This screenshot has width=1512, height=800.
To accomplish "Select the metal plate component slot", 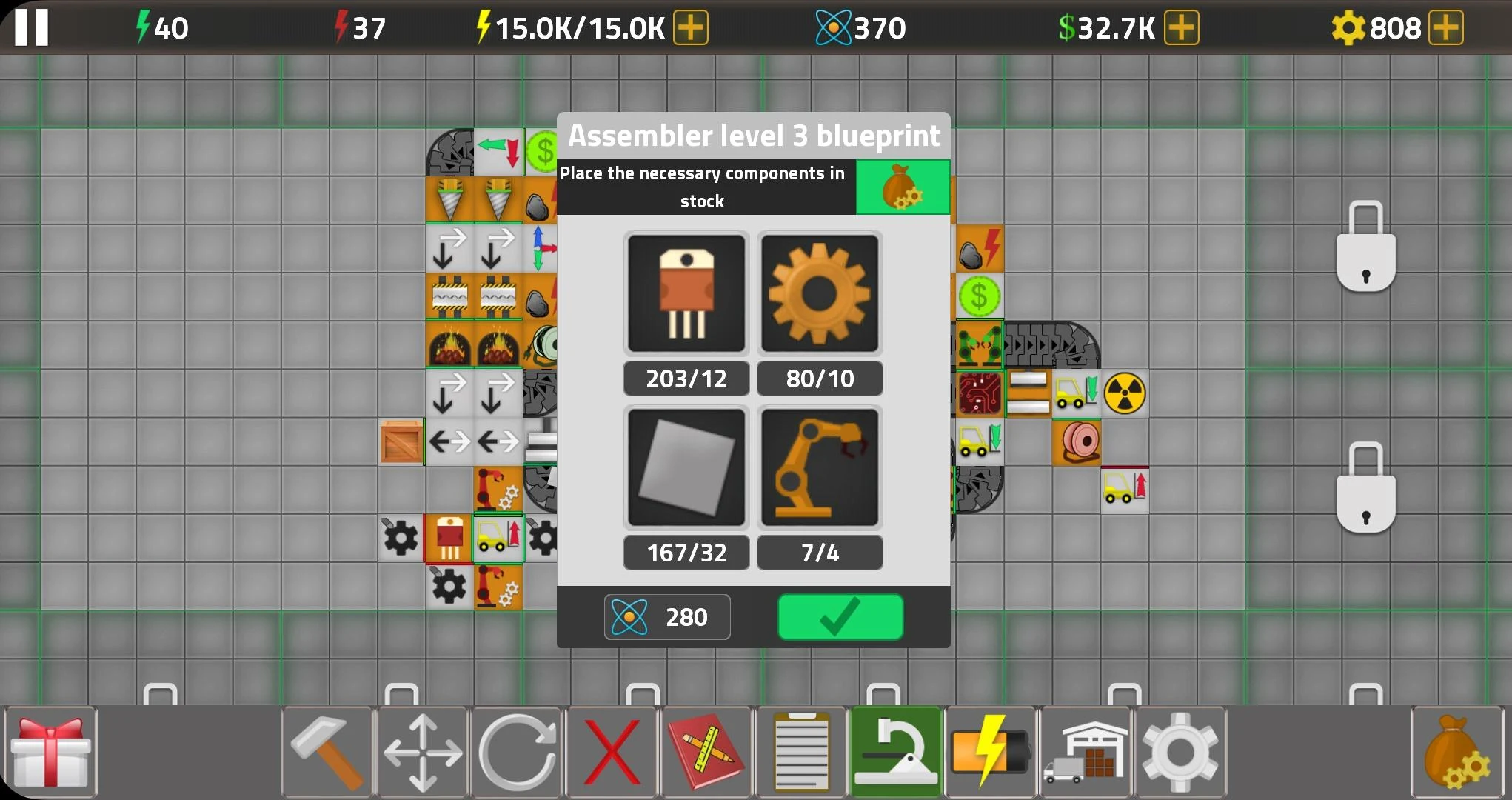I will [686, 467].
